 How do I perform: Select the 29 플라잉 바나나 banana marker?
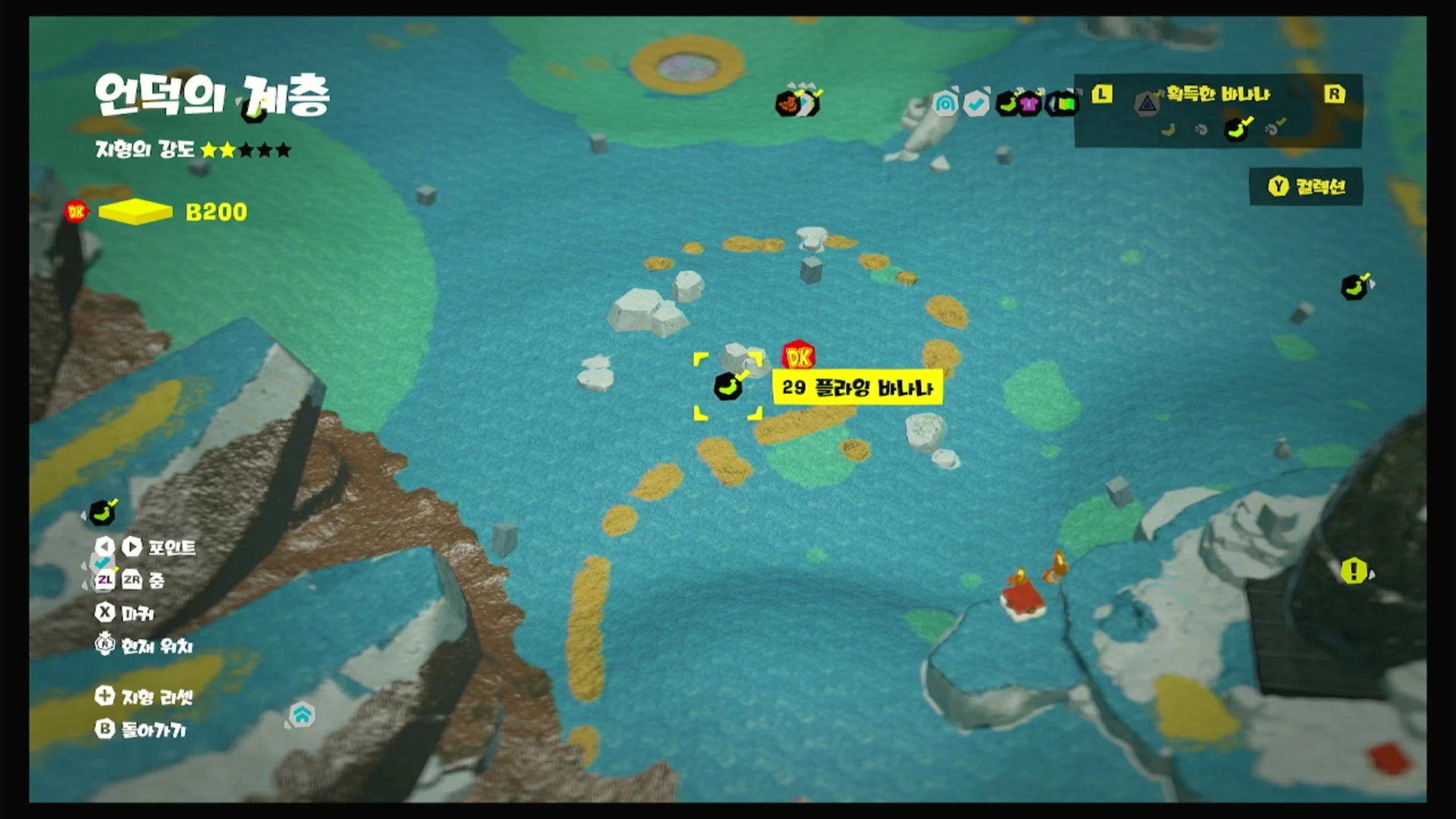point(727,387)
